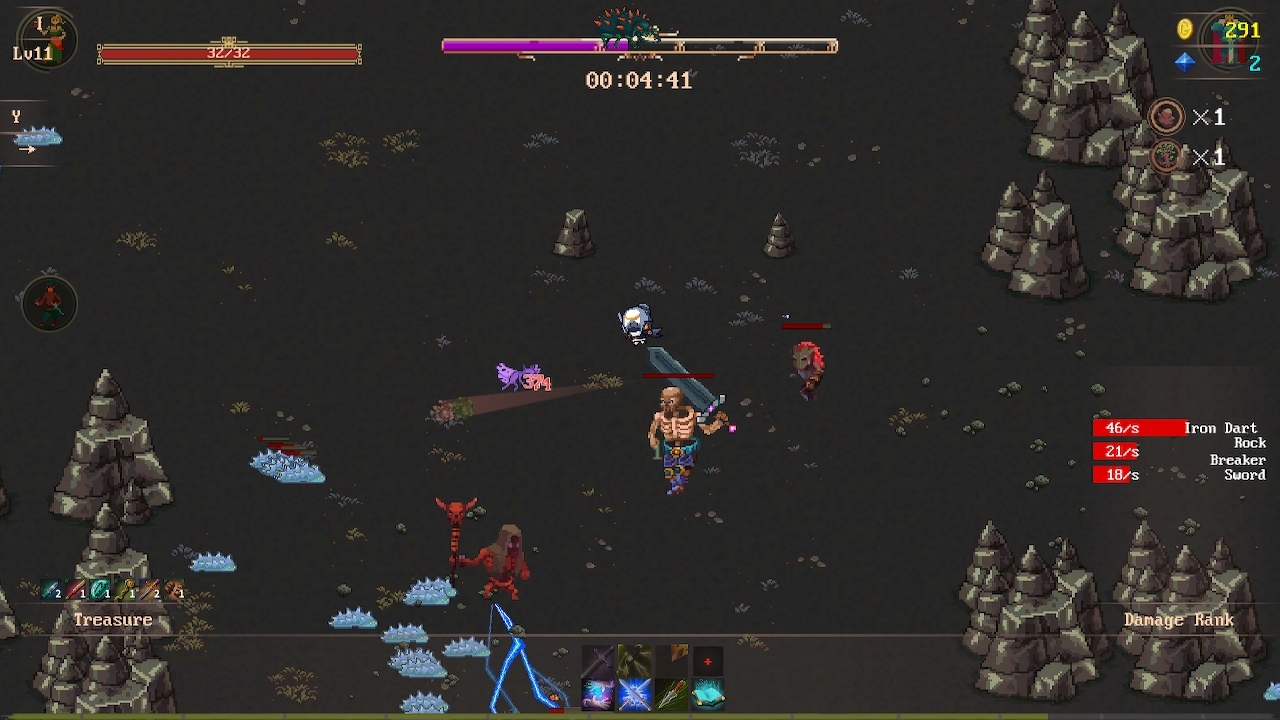Click the circular minimap with red character marker
1280x720 pixels.
coord(48,305)
